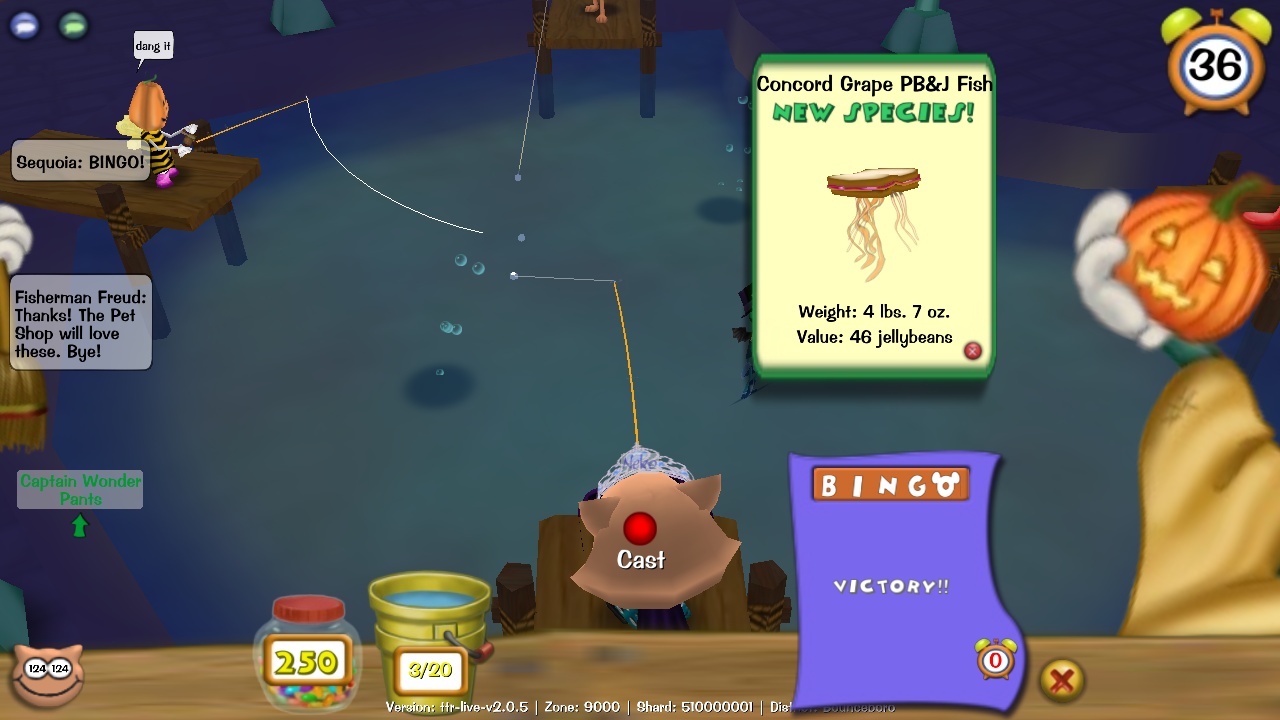The height and width of the screenshot is (720, 1280).
Task: Select the Captain Wonder Pants nametag
Action: coord(79,490)
